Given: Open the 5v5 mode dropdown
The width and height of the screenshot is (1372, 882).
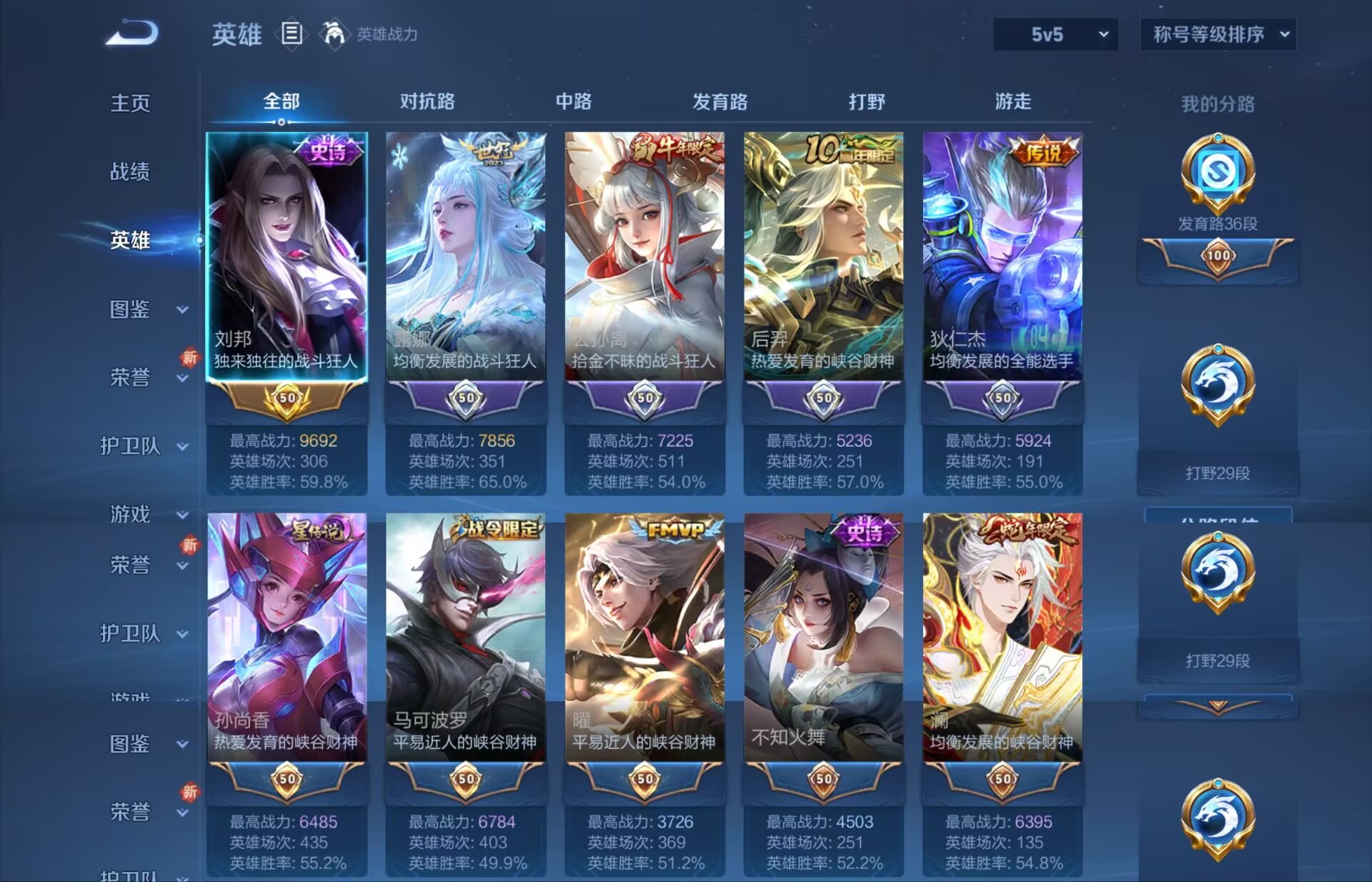Looking at the screenshot, I should click(1055, 33).
